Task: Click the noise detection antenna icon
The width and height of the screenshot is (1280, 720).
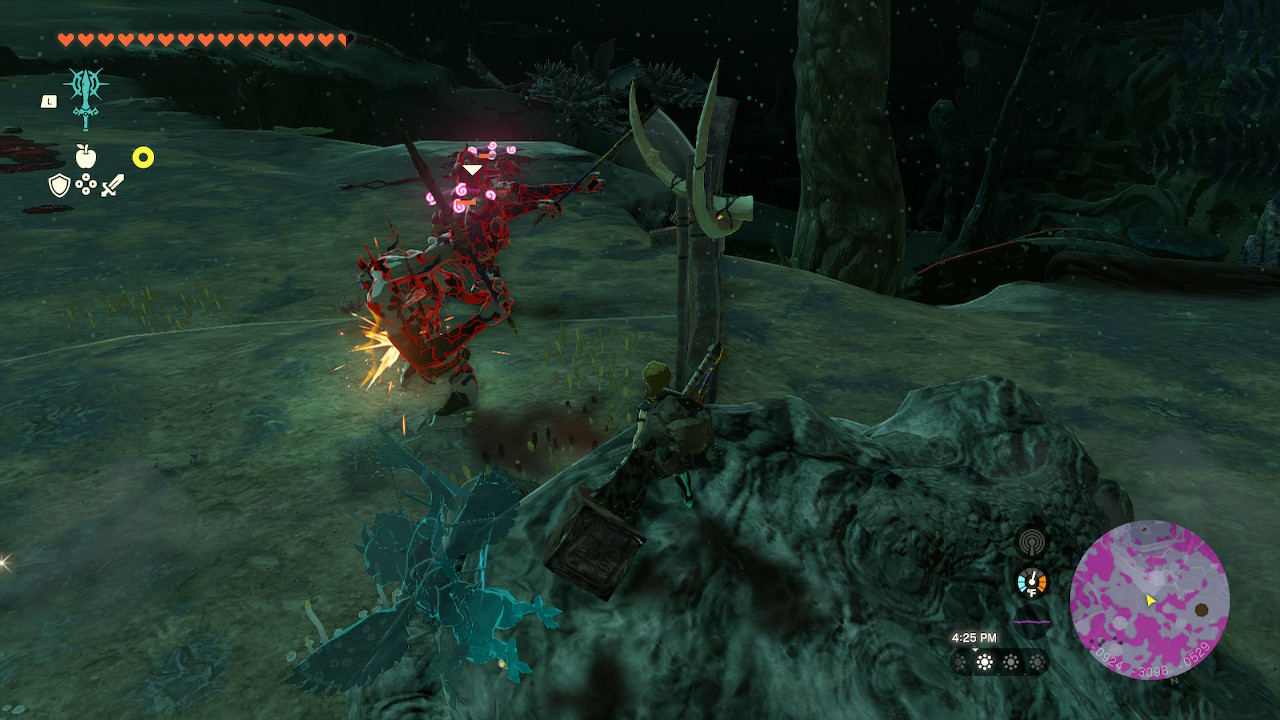Action: coord(1031,543)
